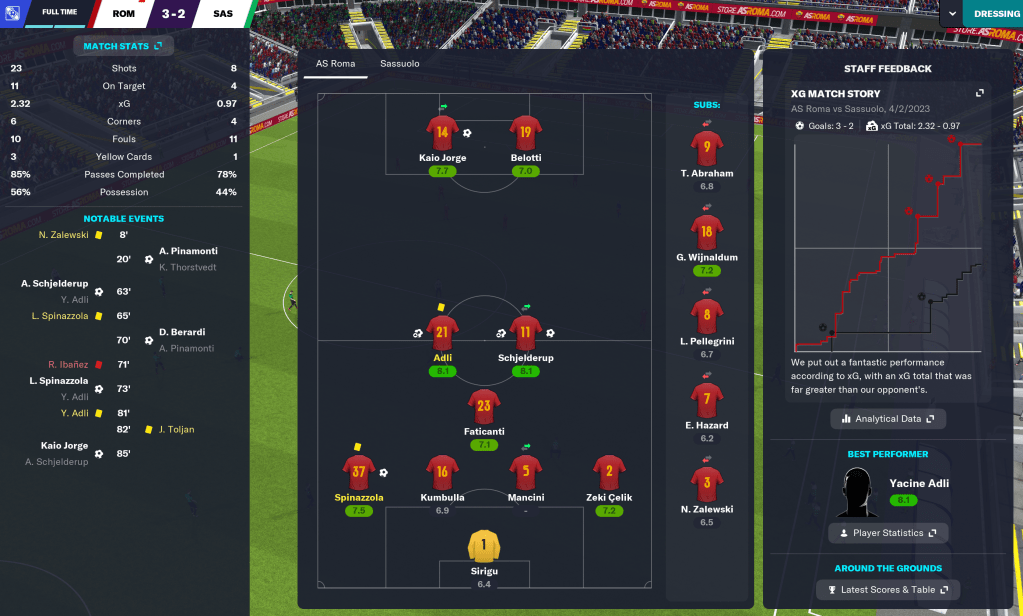Viewport: 1023px width, 616px height.
Task: Select substitute E. Hazard's shirt
Action: [x=707, y=400]
